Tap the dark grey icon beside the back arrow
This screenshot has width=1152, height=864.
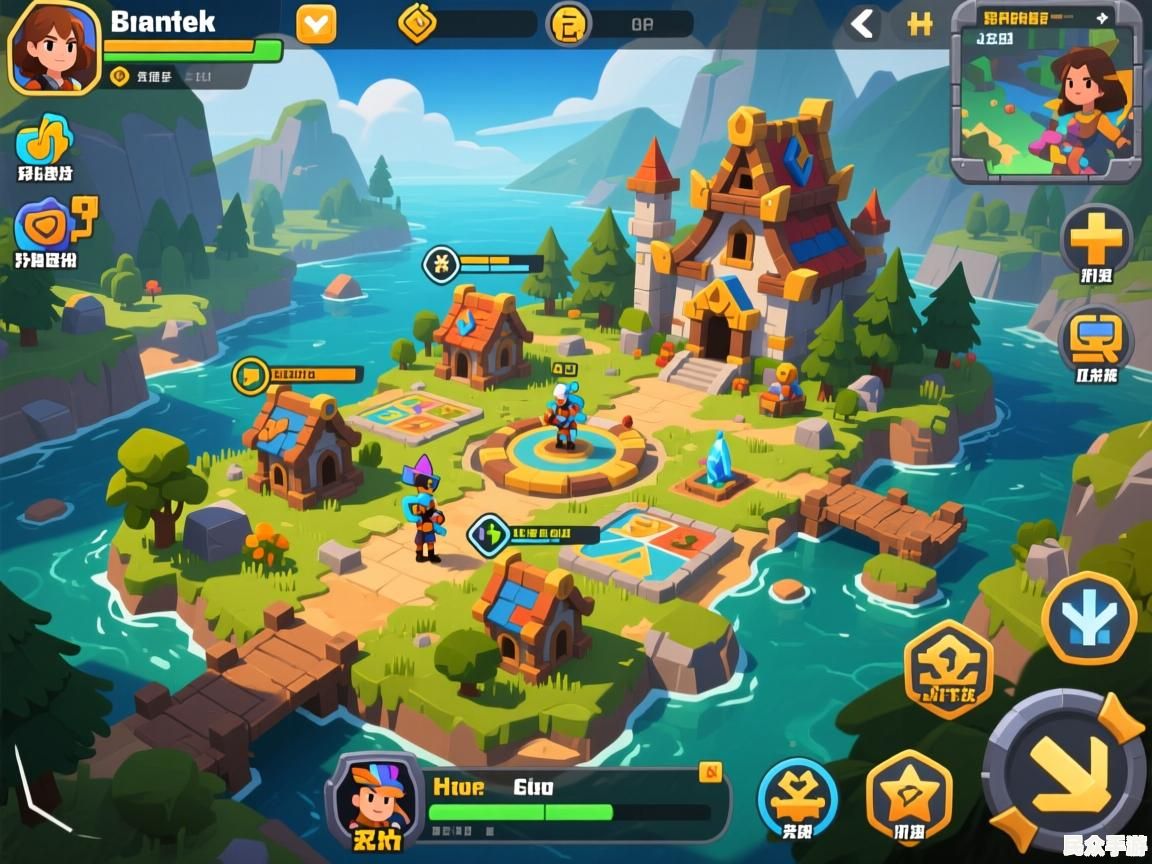[x=920, y=24]
